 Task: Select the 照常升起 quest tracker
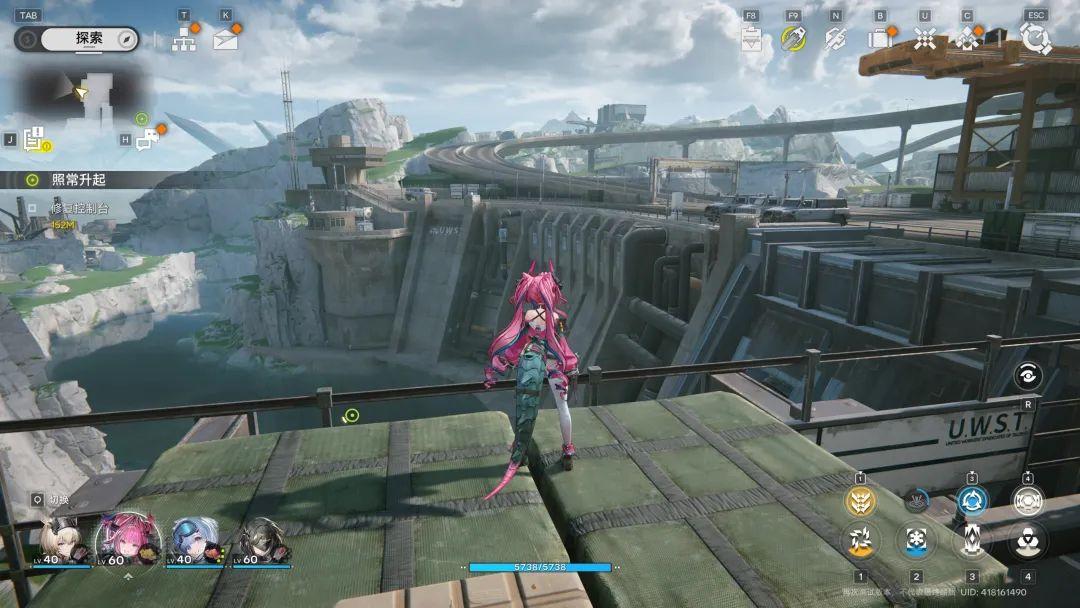pos(78,180)
